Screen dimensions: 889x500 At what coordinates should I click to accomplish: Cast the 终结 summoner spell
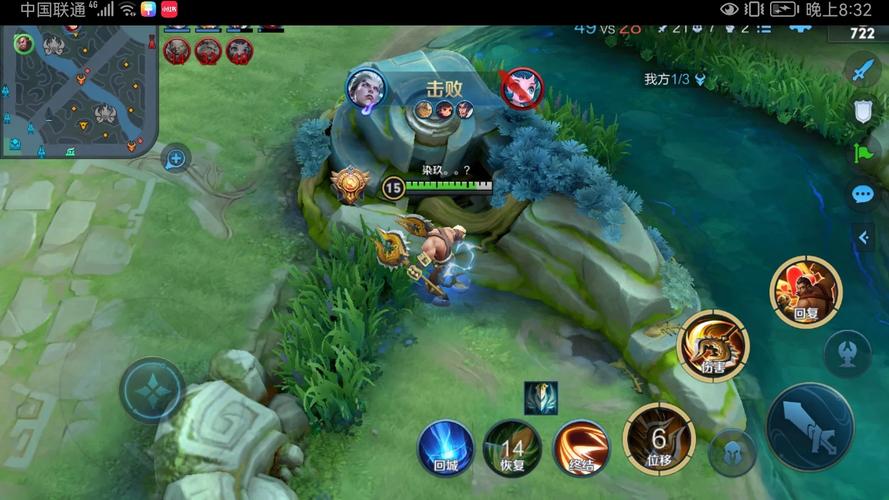click(x=581, y=446)
